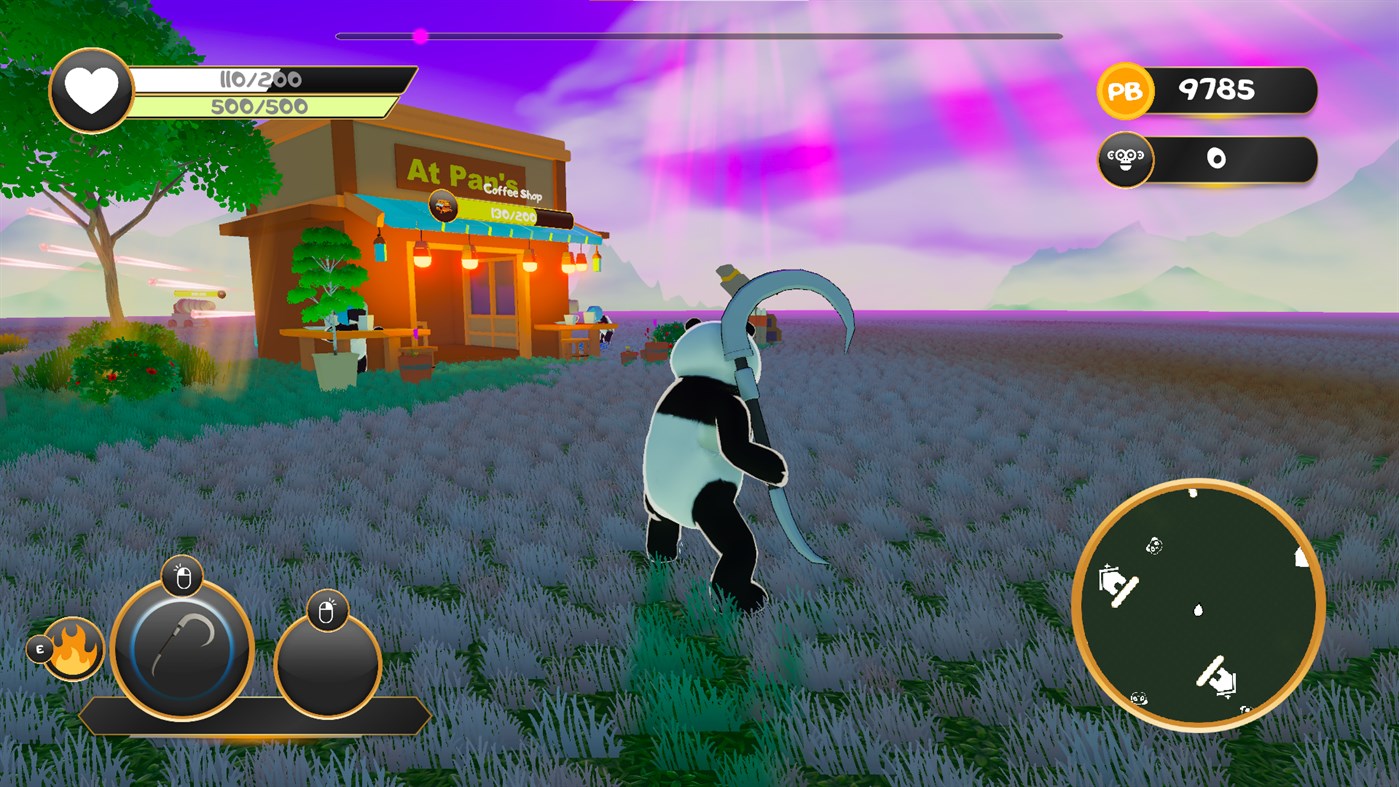This screenshot has height=787, width=1399.
Task: Click the monkey counter icon
Action: [x=1126, y=158]
